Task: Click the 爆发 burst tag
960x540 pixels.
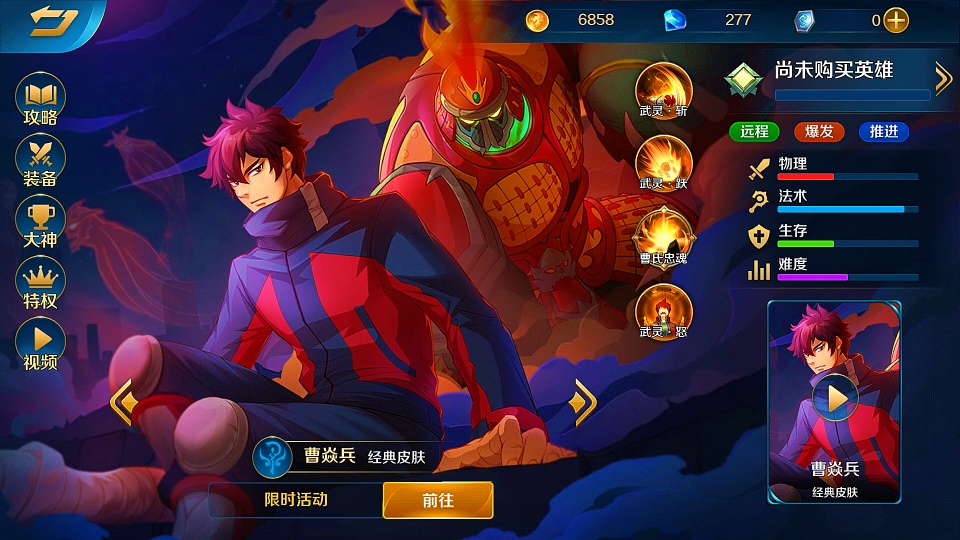Action: pyautogui.click(x=819, y=131)
